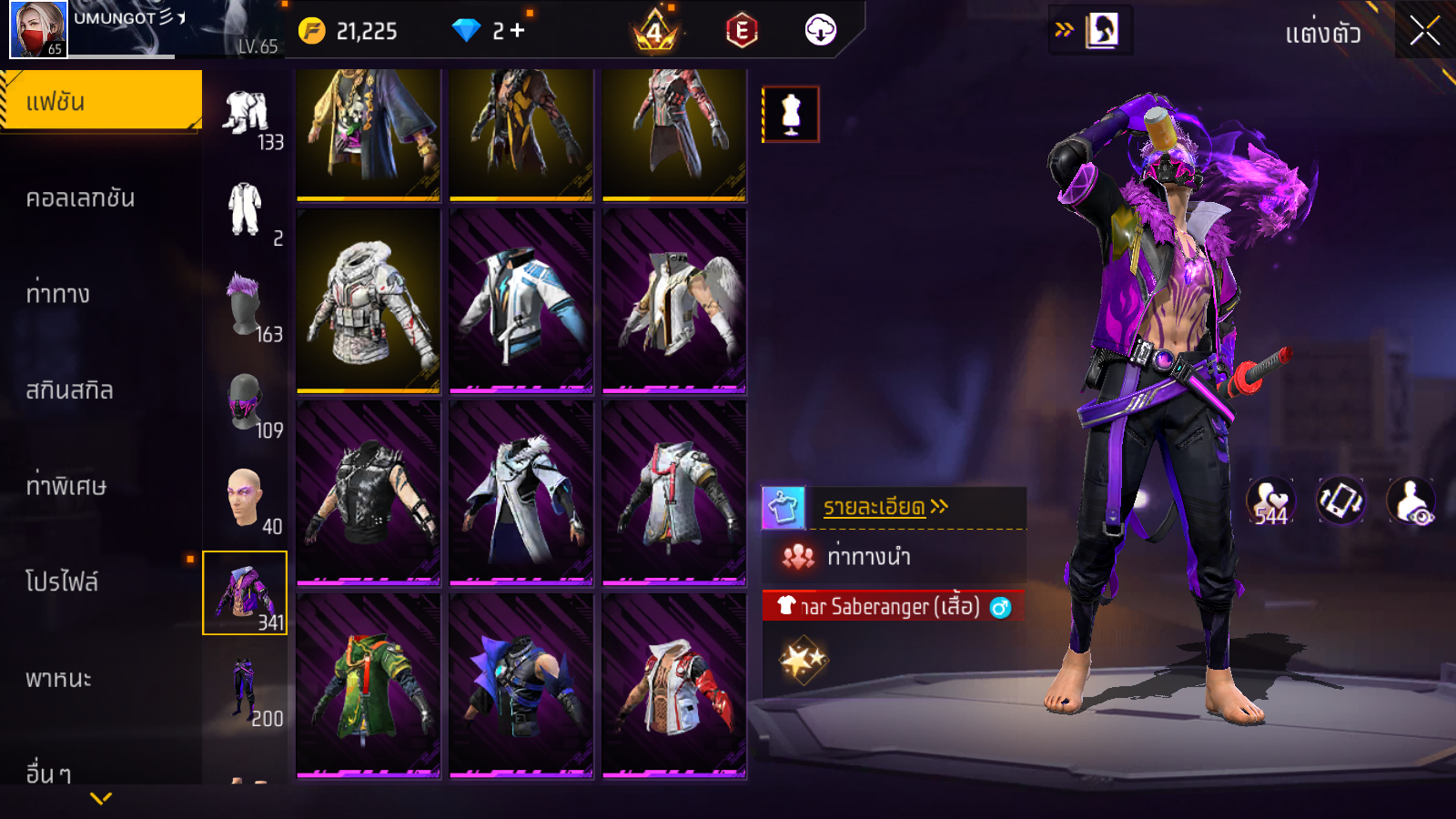Open the ท่าทางนำ lead emote option
Image resolution: width=1456 pixels, height=819 pixels.
tap(868, 557)
